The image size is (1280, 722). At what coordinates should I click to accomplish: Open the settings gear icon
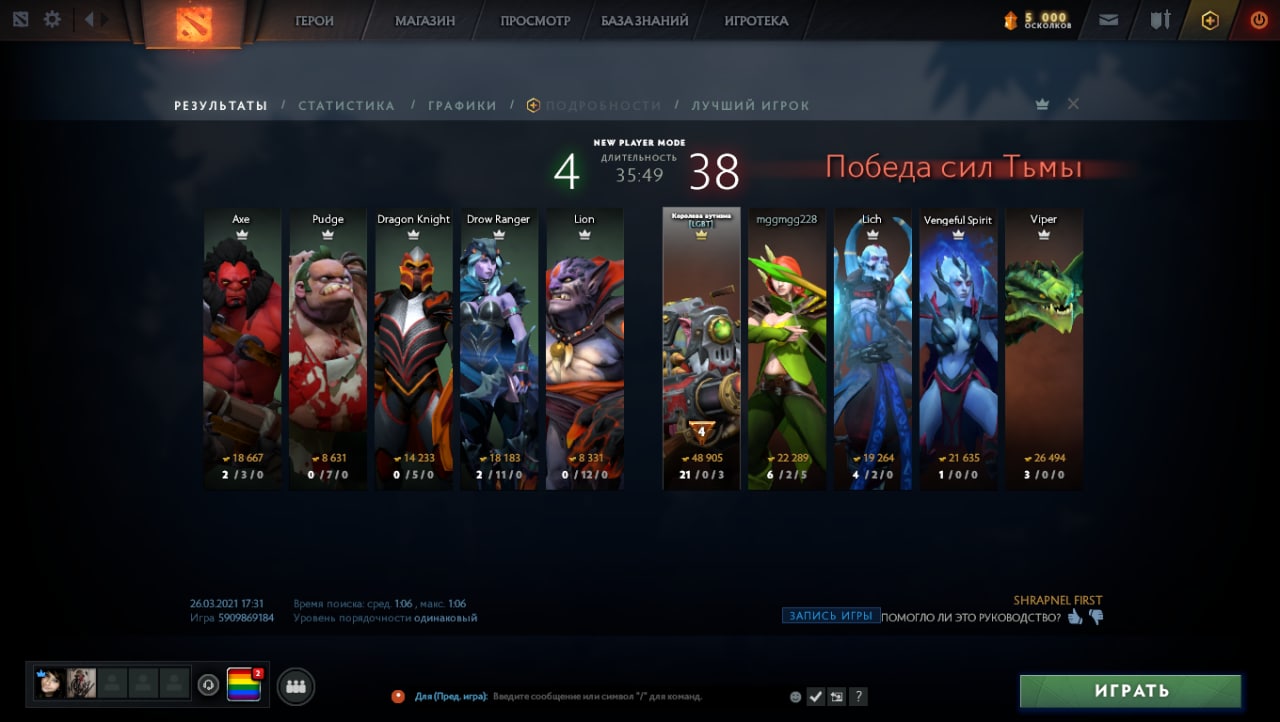(x=52, y=19)
